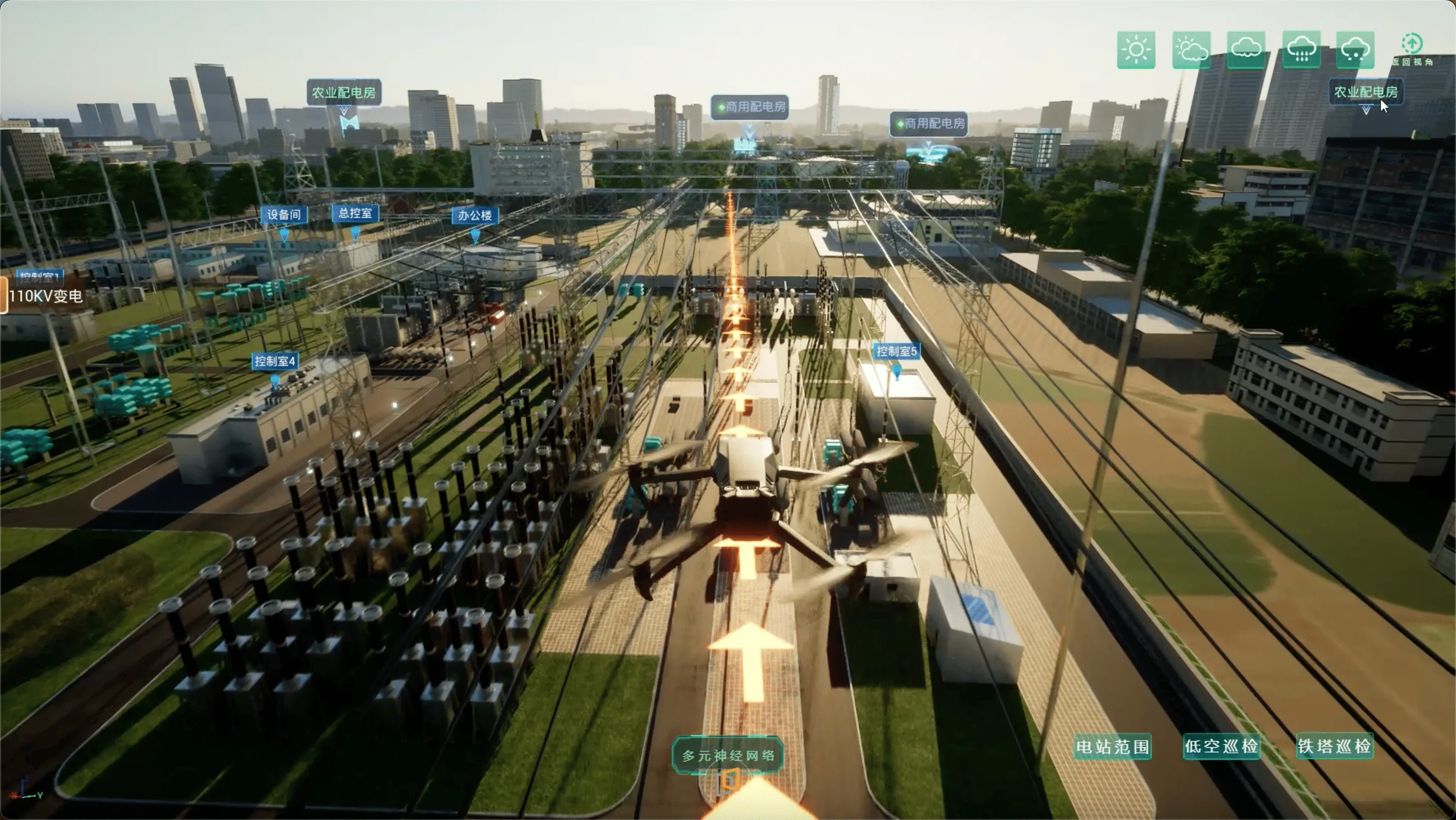
Task: Choose the 办公楼 location label
Action: 475,215
